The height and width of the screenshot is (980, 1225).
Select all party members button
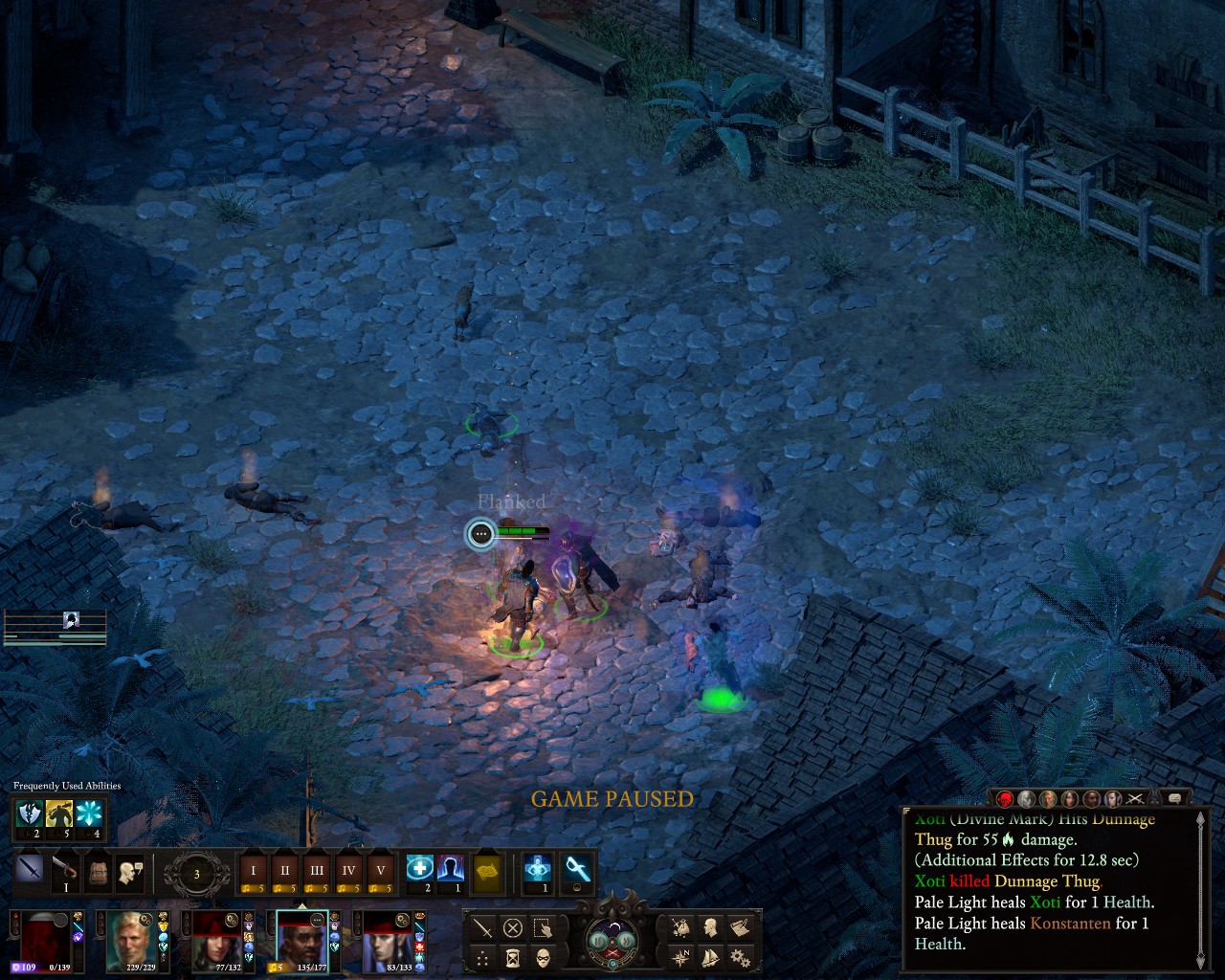click(x=543, y=927)
